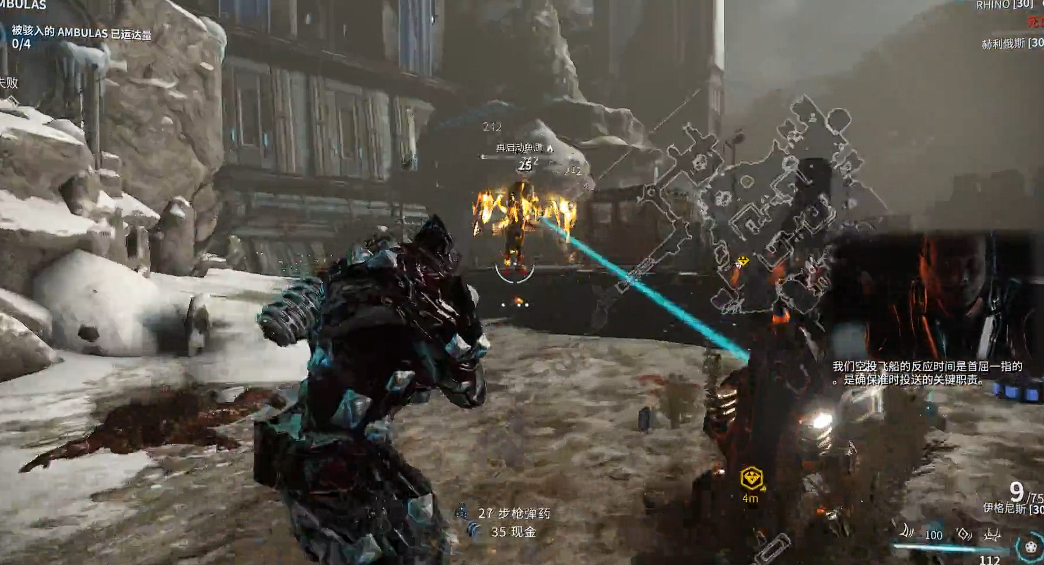
Task: Select the crescent wave buff icon
Action: (906, 533)
